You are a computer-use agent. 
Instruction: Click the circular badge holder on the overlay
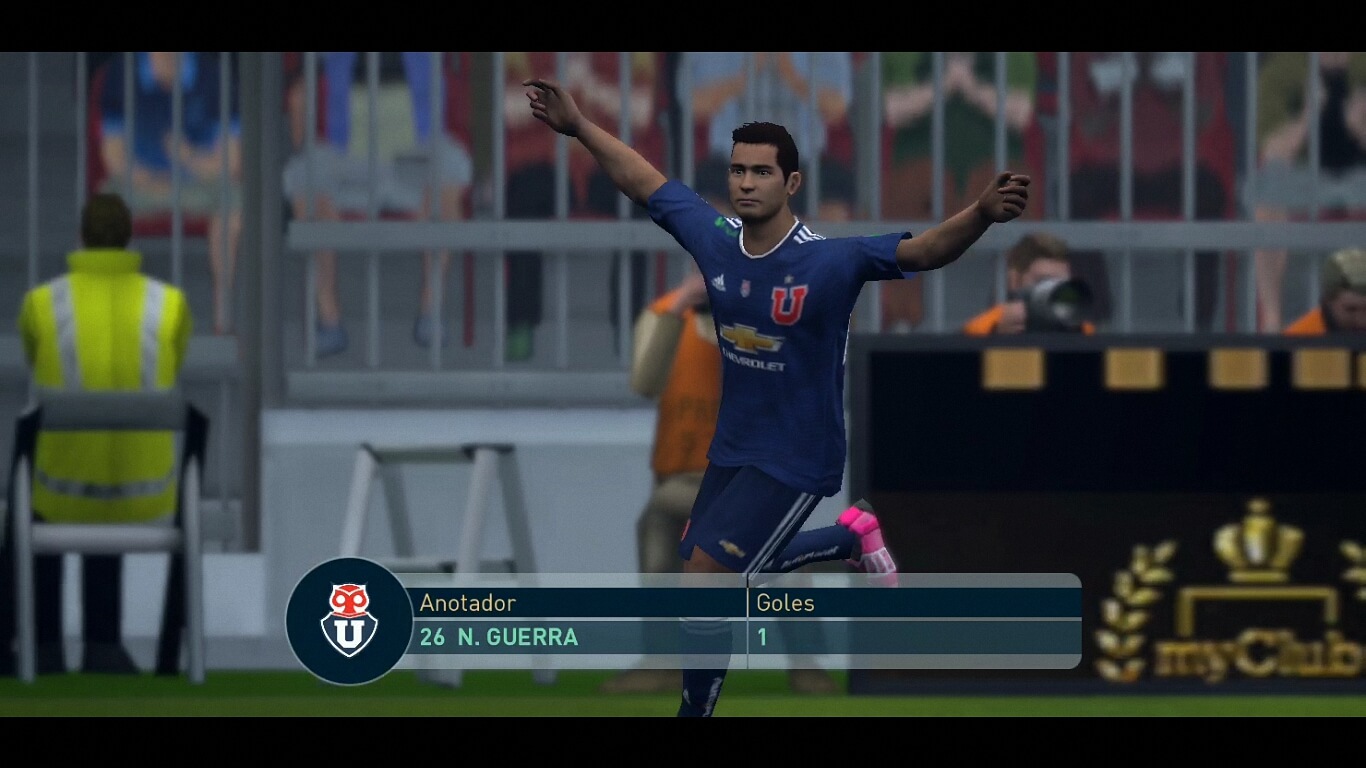click(349, 618)
